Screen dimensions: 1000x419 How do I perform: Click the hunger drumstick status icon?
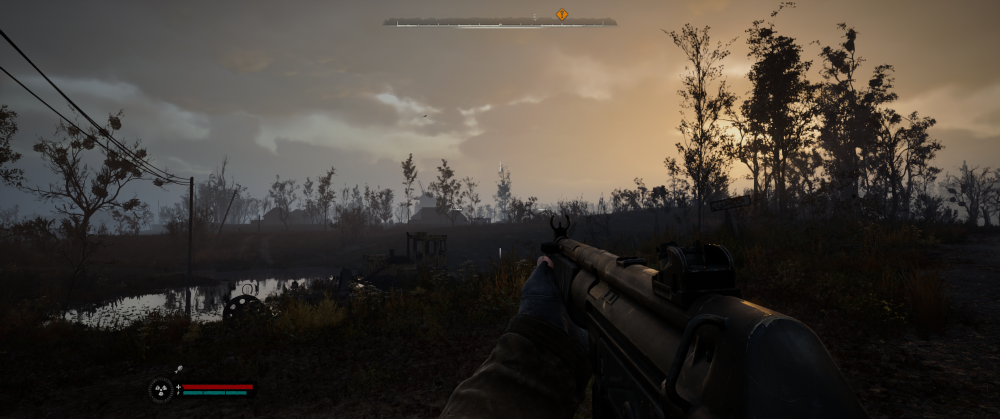pyautogui.click(x=178, y=371)
